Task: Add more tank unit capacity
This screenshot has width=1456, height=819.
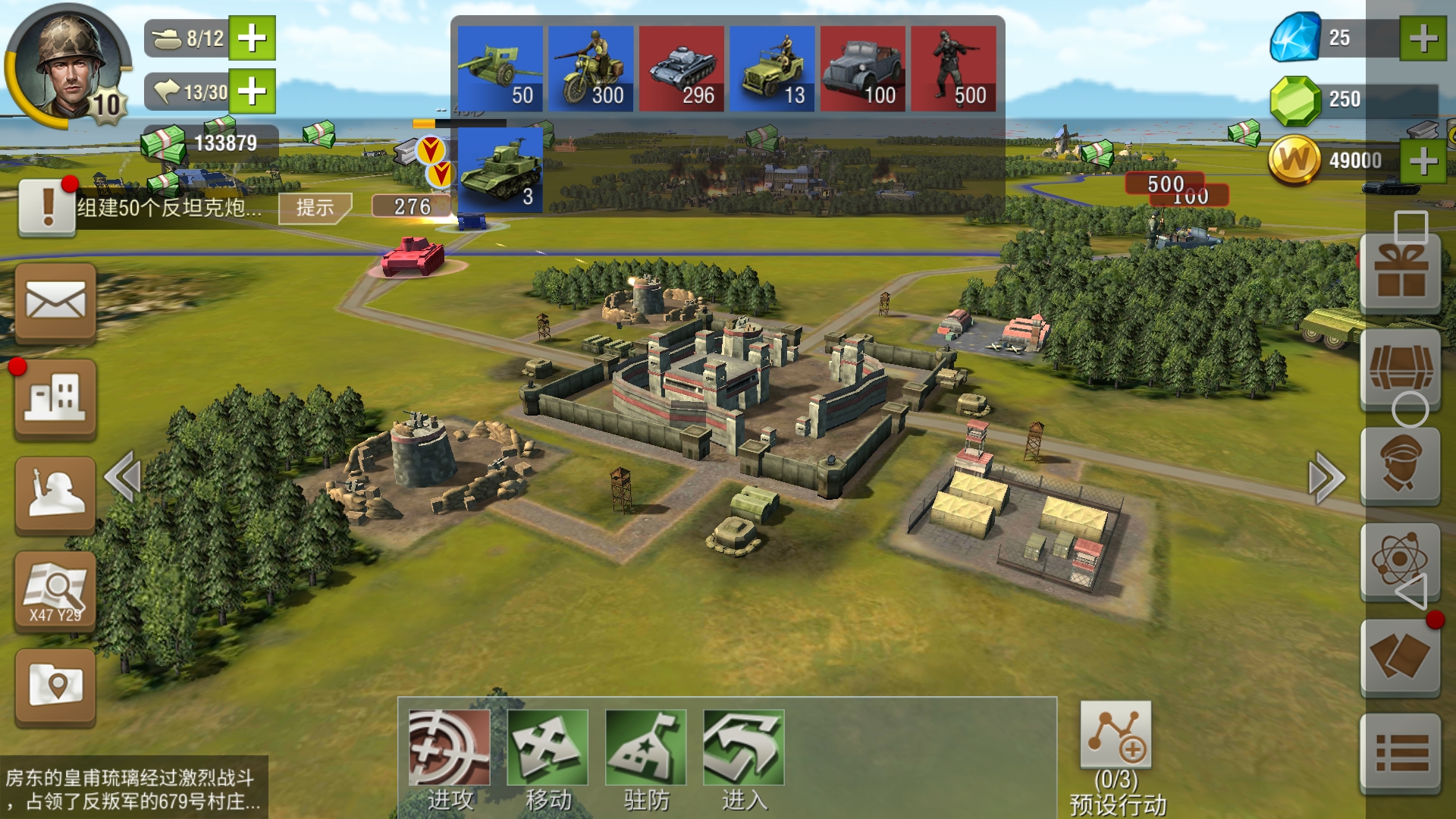Action: [252, 38]
